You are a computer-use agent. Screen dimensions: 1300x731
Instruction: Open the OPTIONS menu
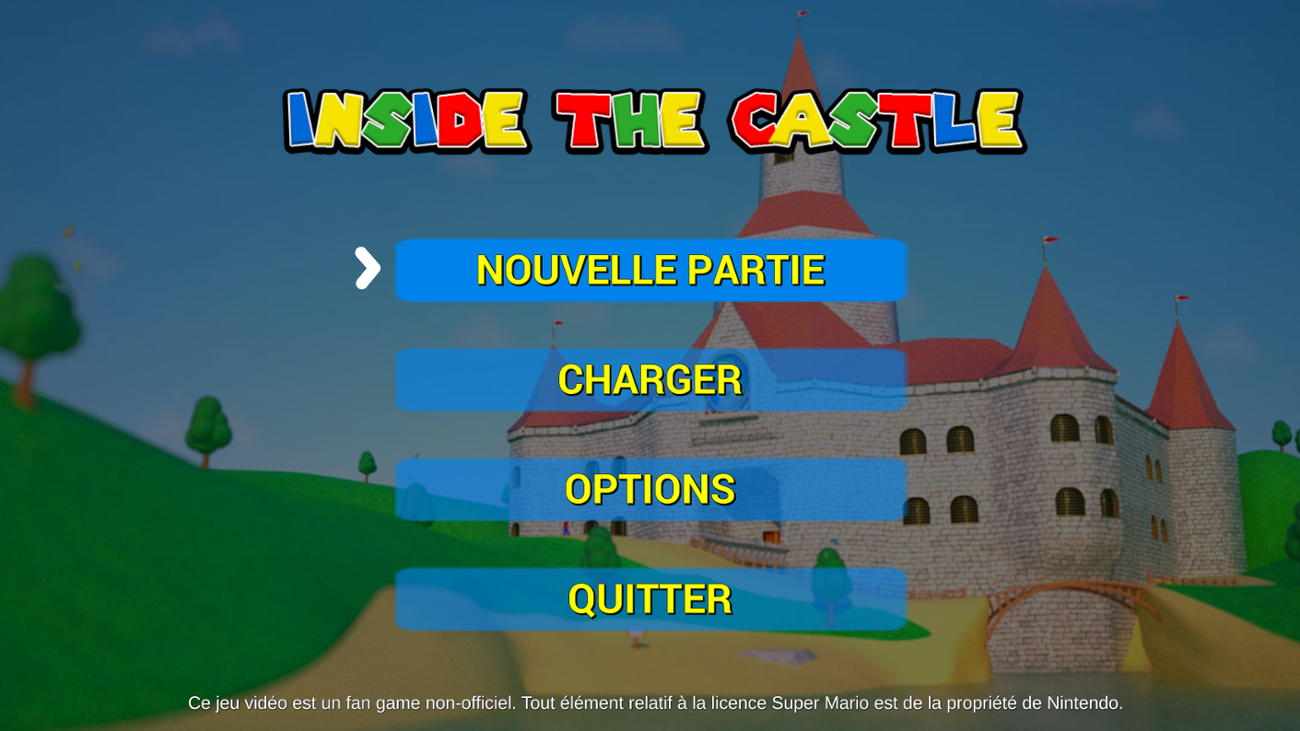coord(650,490)
